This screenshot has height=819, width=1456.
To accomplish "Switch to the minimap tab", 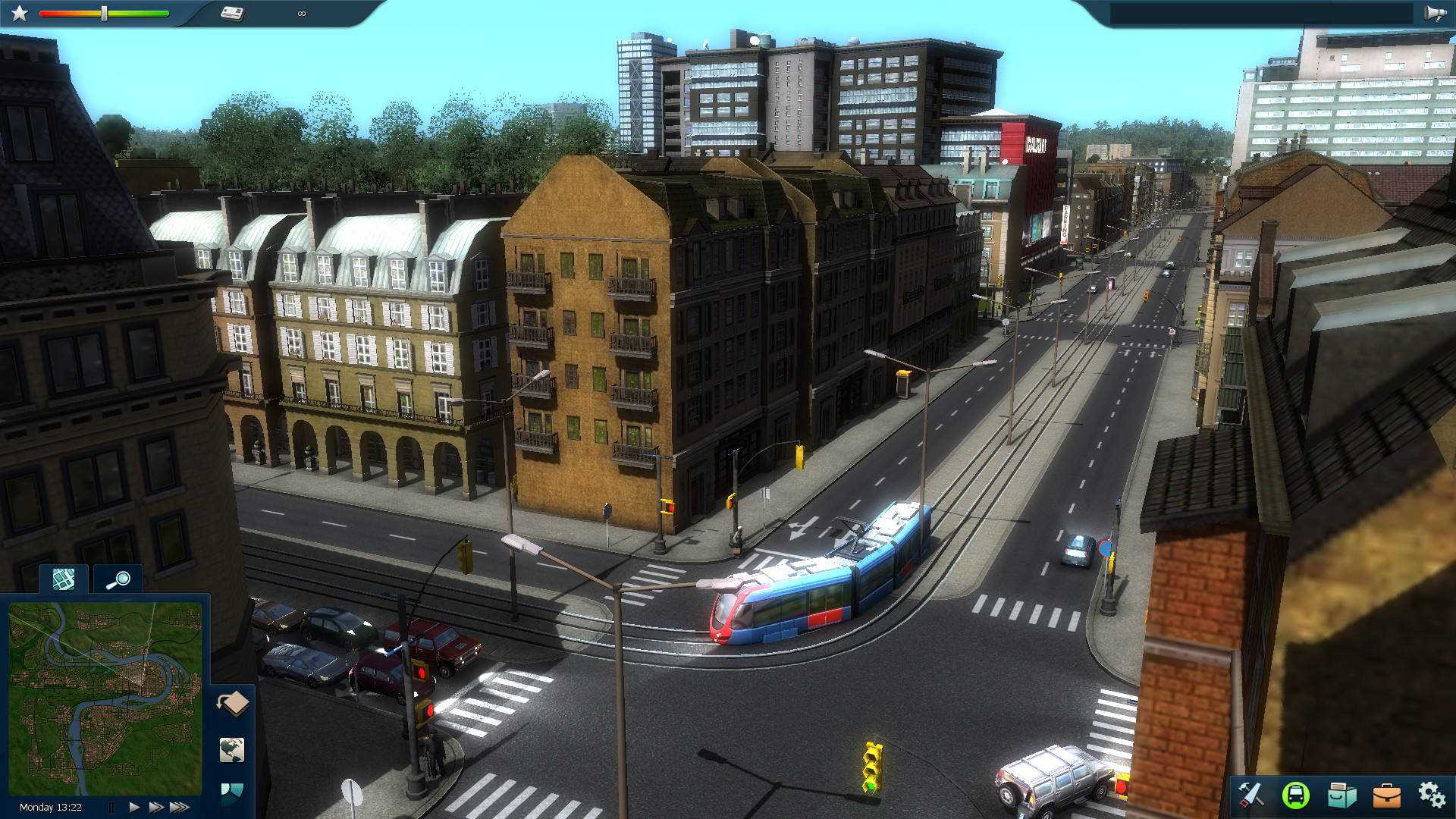I will pos(63,578).
